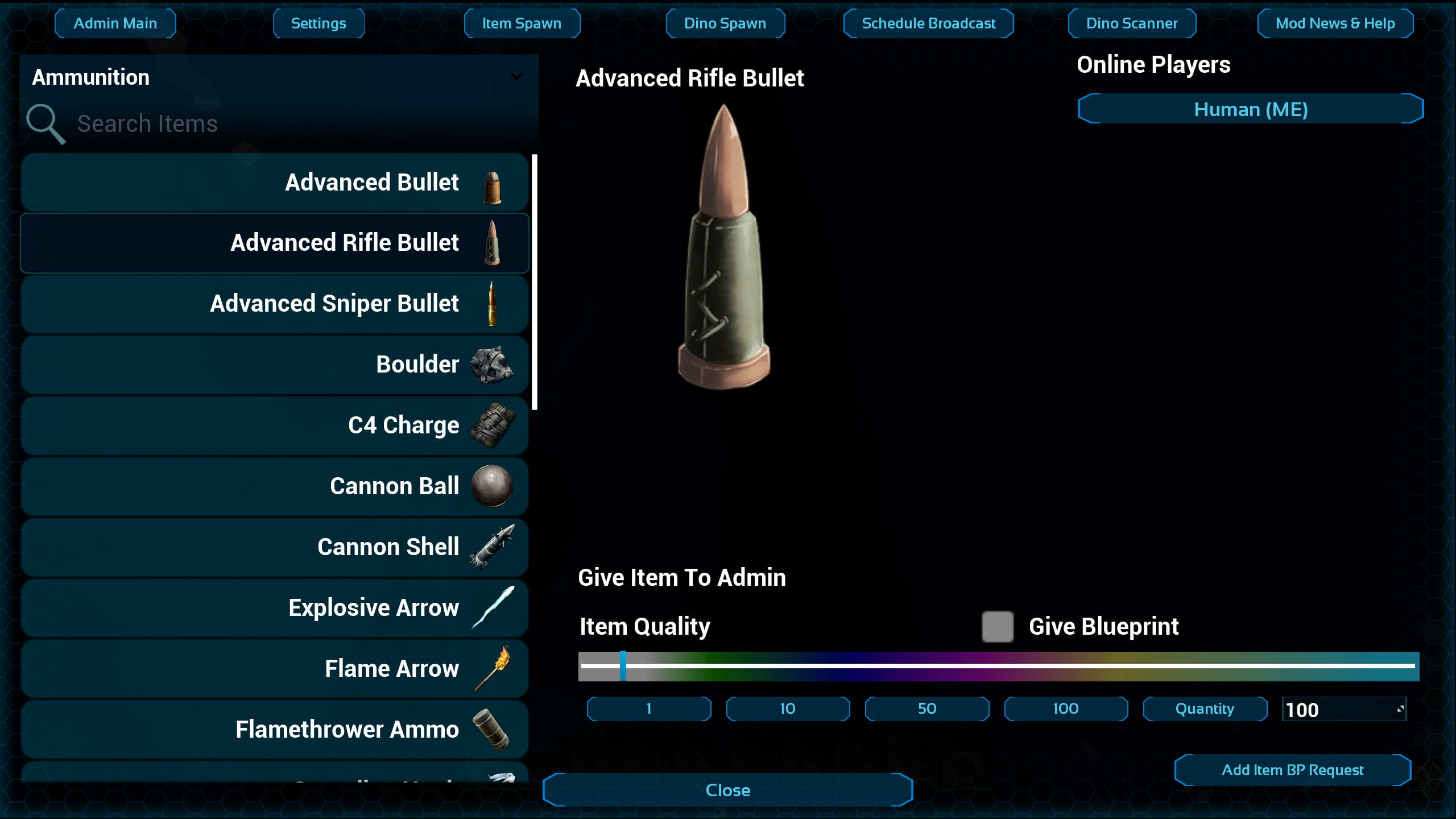
Task: Select the Boulder ammo entry
Action: (x=275, y=365)
